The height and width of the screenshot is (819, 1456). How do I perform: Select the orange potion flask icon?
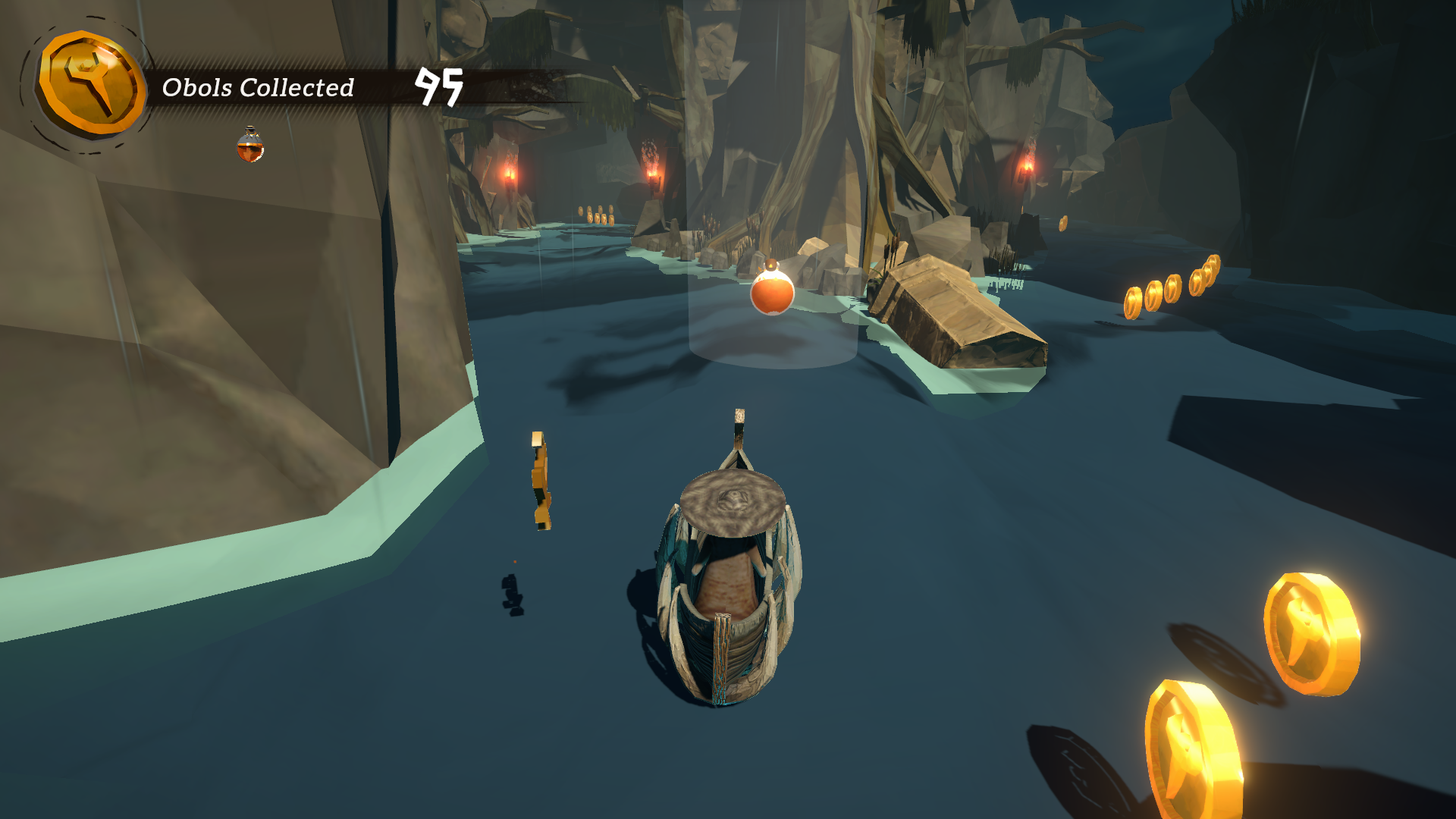pyautogui.click(x=250, y=145)
